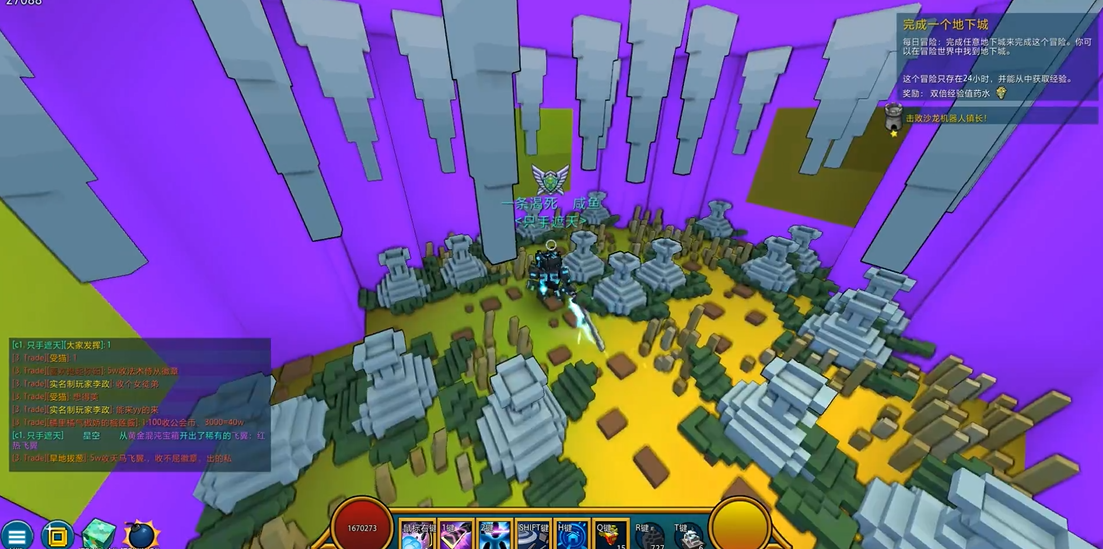Click the grey tower dungeon objective icon
The image size is (1103, 549).
(894, 116)
